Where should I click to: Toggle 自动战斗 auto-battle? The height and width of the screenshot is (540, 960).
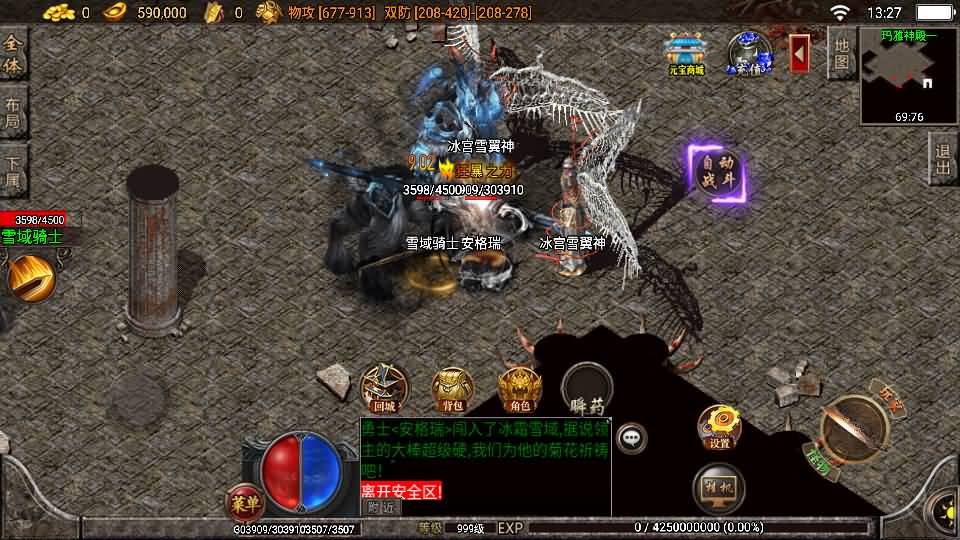717,174
